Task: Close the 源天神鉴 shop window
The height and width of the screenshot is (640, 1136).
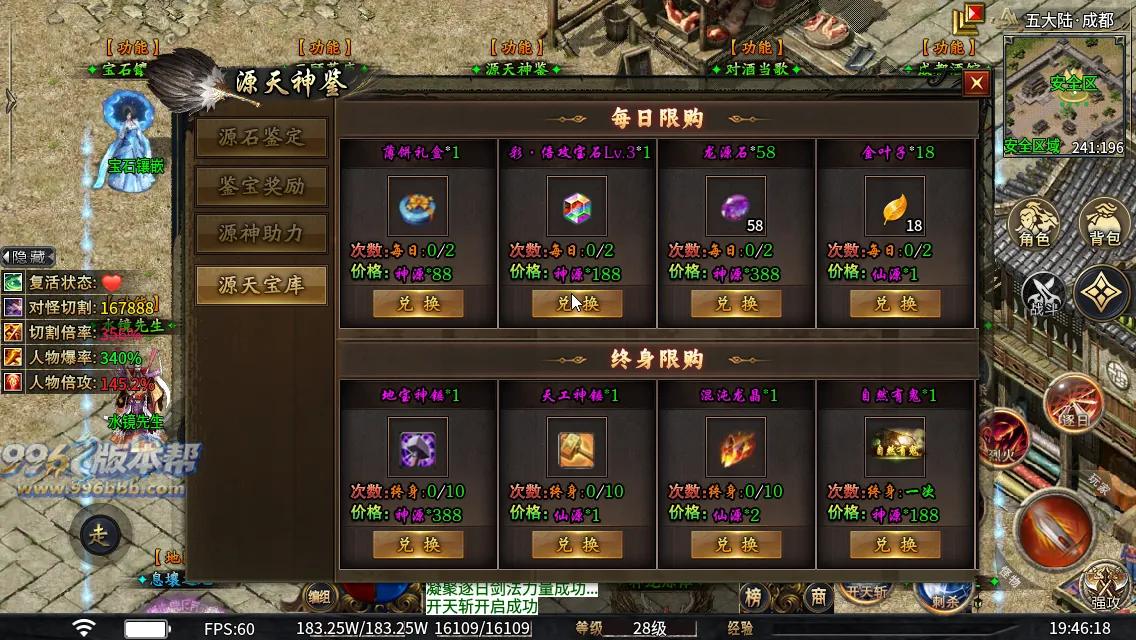Action: (x=976, y=84)
